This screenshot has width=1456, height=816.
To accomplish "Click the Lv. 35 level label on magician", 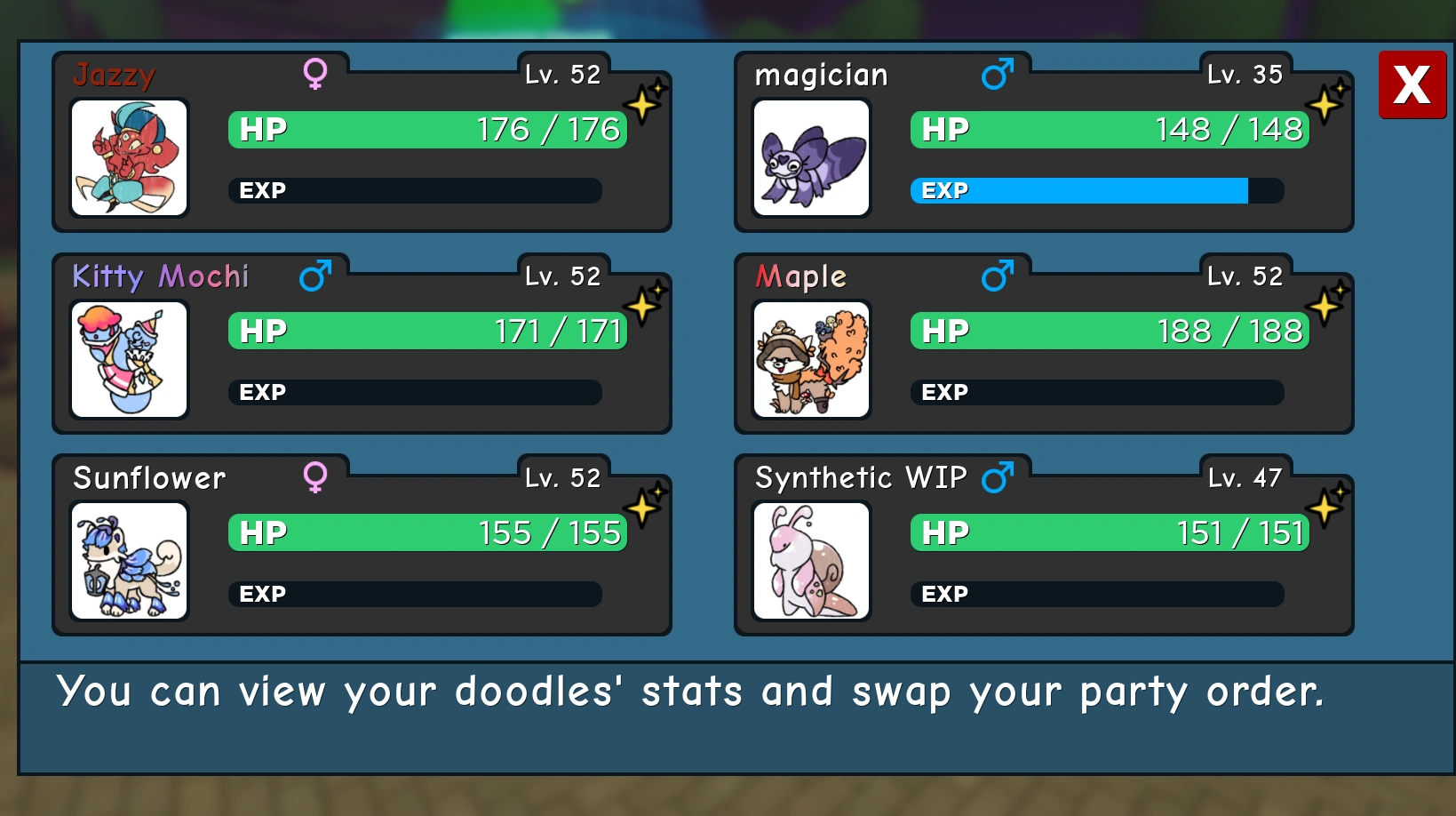I will (1245, 75).
